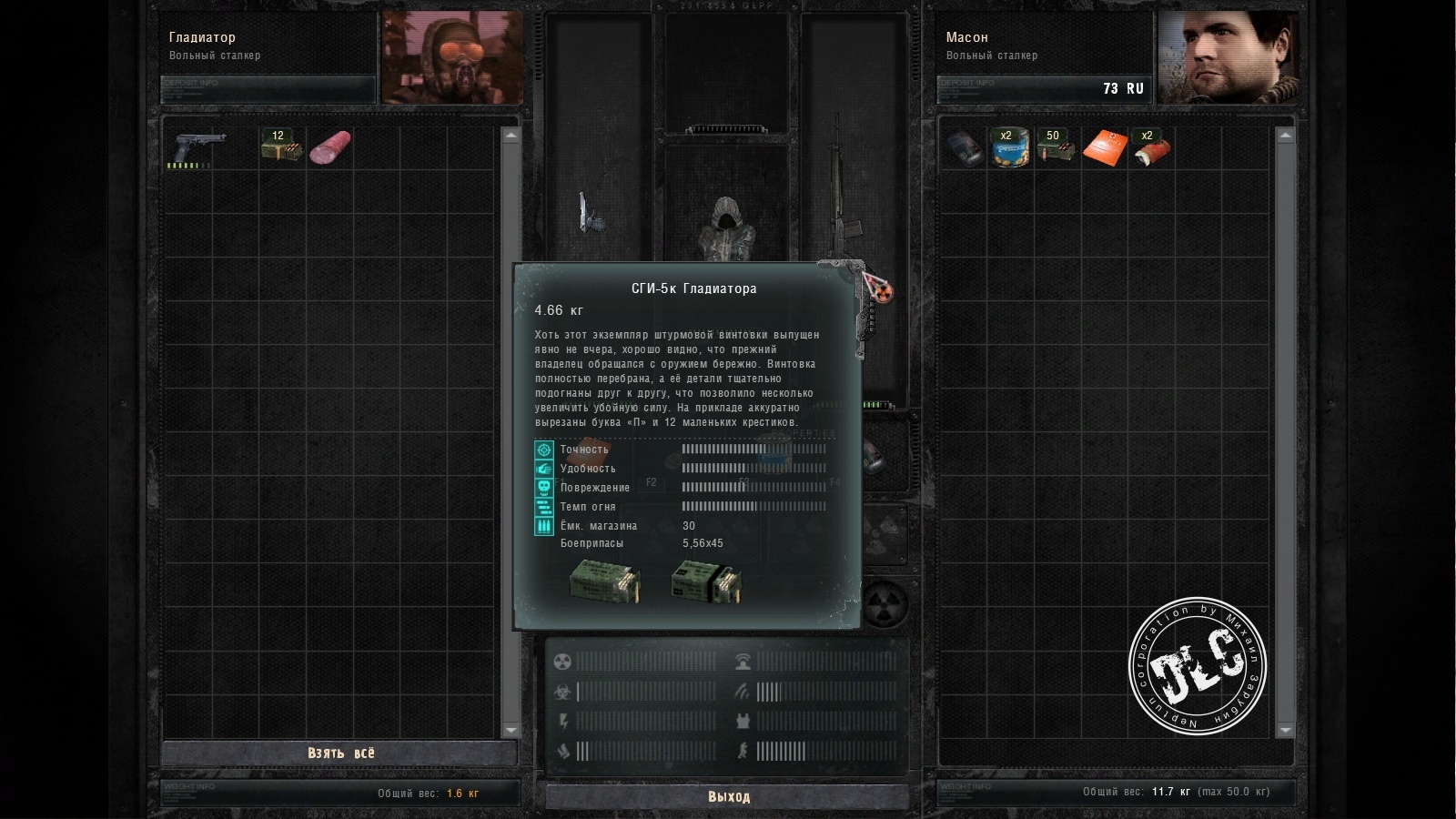Select the bandage stack in Mason's inventory
Viewport: 1456px width, 819px height.
click(1149, 147)
